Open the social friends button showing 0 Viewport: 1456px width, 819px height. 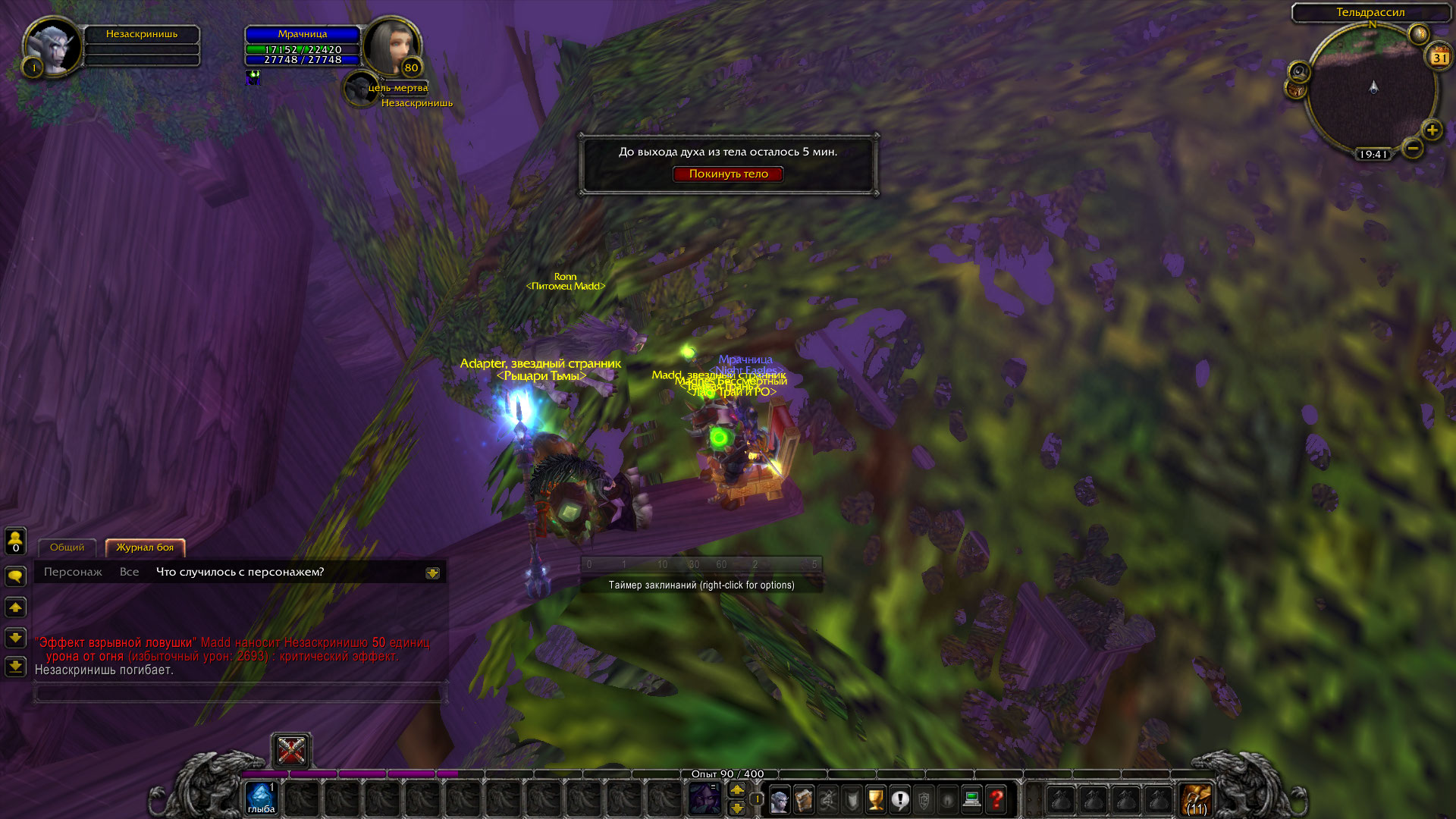[x=16, y=541]
